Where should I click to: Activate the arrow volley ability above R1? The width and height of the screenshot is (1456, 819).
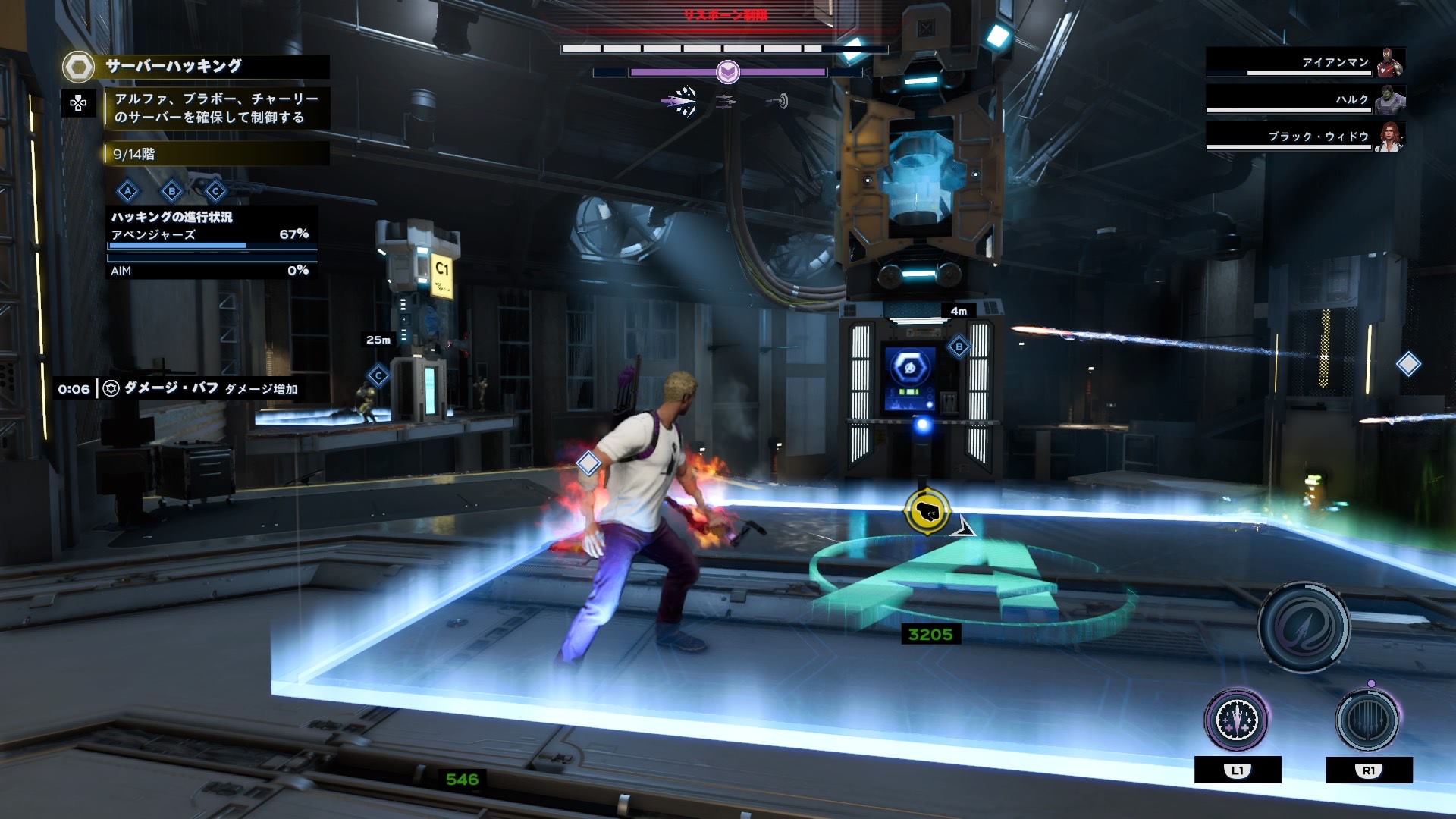pyautogui.click(x=1368, y=721)
